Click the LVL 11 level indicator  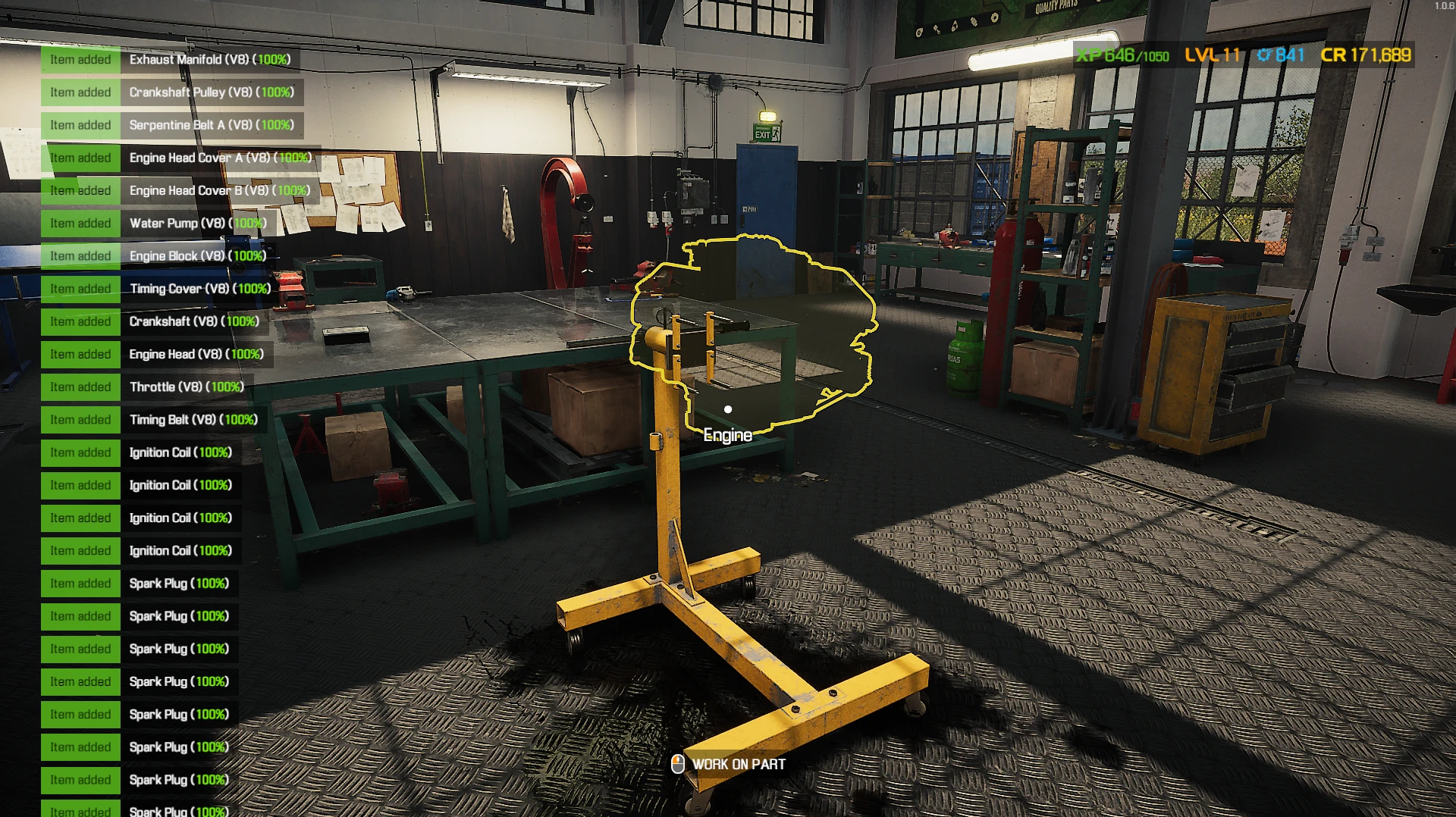pos(1214,55)
